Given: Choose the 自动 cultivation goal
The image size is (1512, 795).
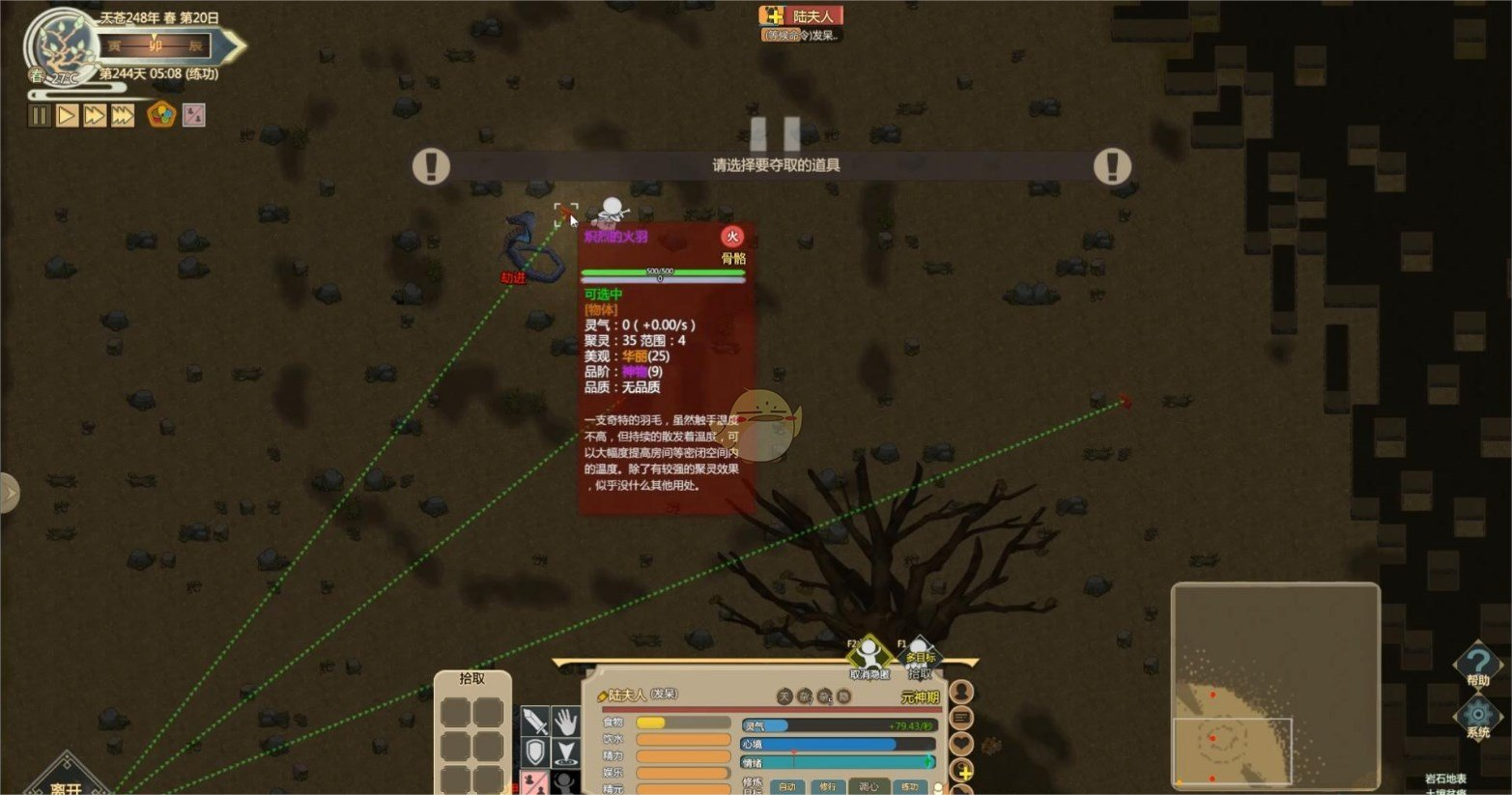Looking at the screenshot, I should tap(787, 786).
